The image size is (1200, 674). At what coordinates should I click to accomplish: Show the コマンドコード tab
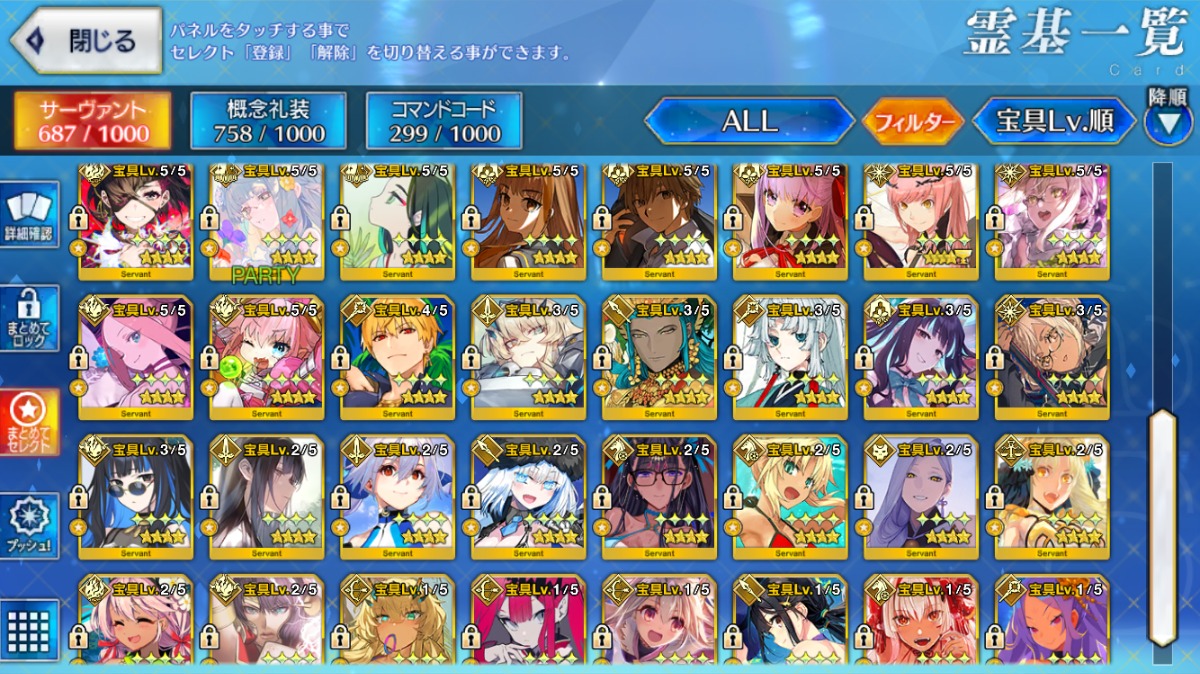444,122
